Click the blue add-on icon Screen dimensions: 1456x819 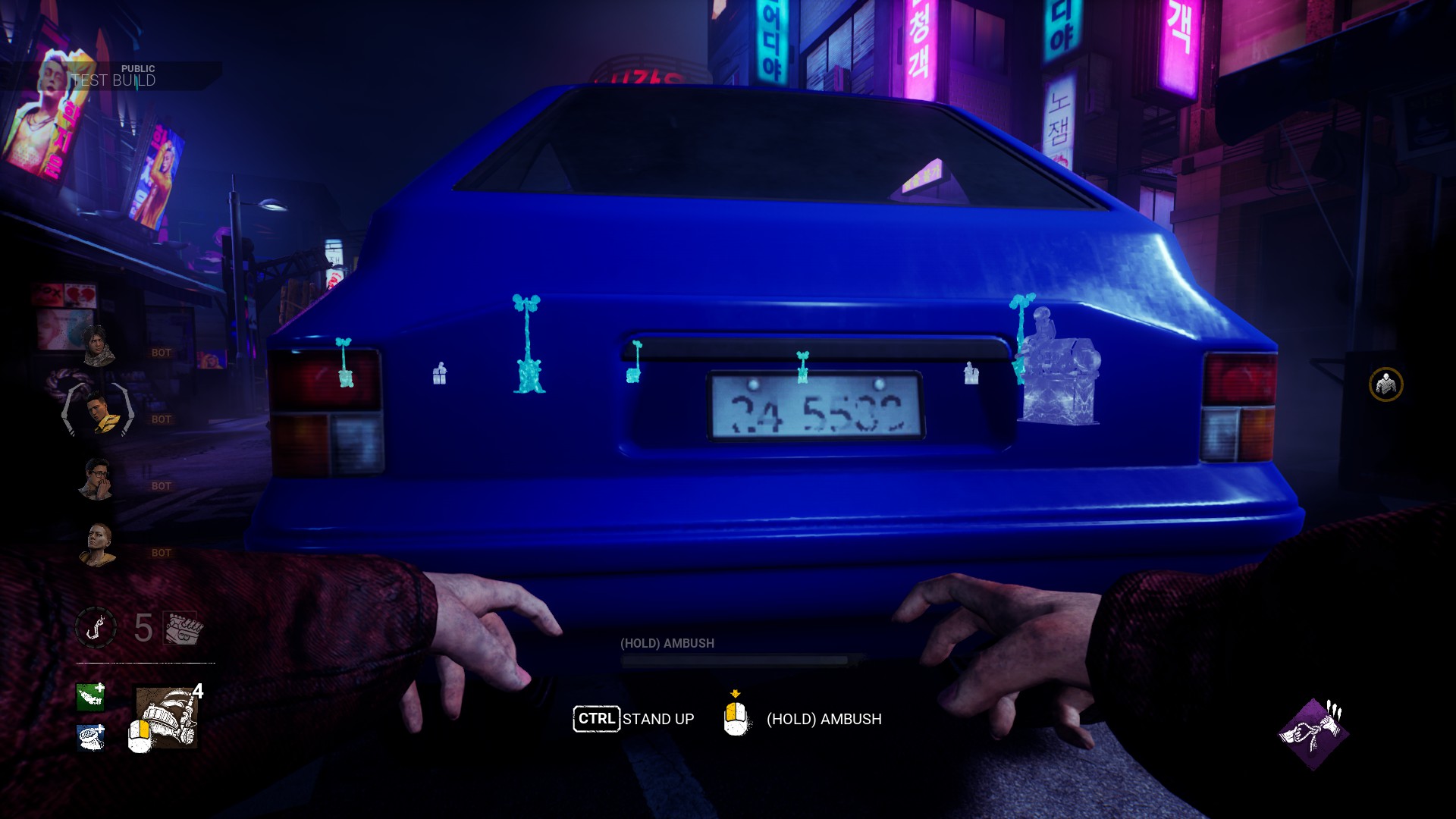[91, 737]
